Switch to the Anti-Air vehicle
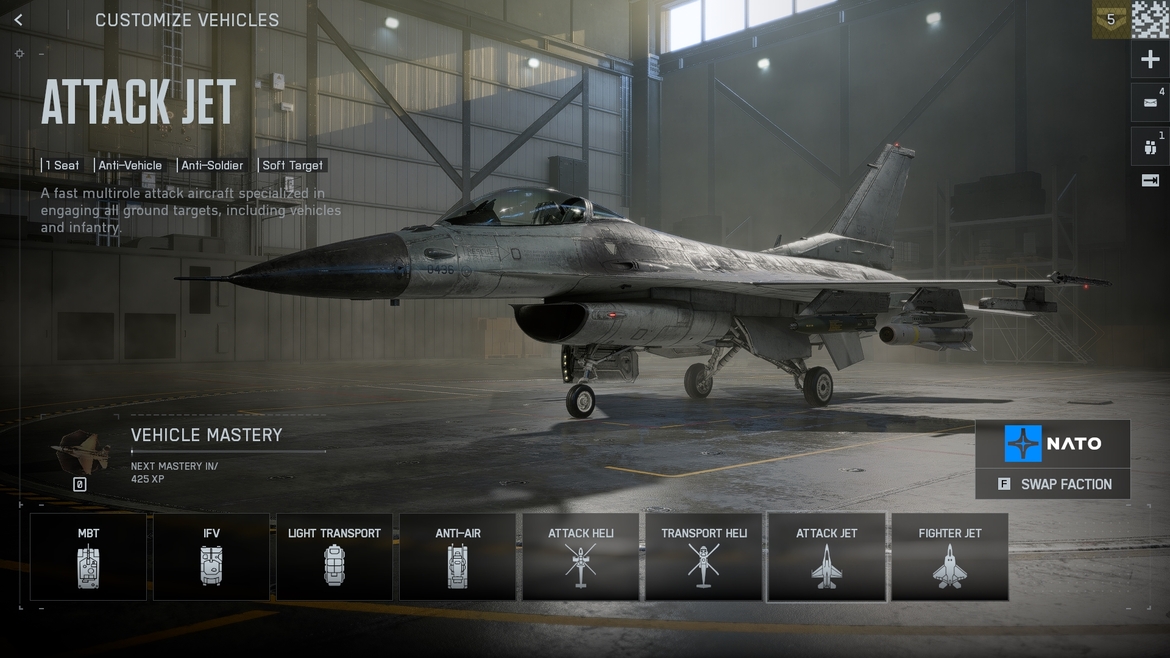The height and width of the screenshot is (658, 1170). point(457,557)
